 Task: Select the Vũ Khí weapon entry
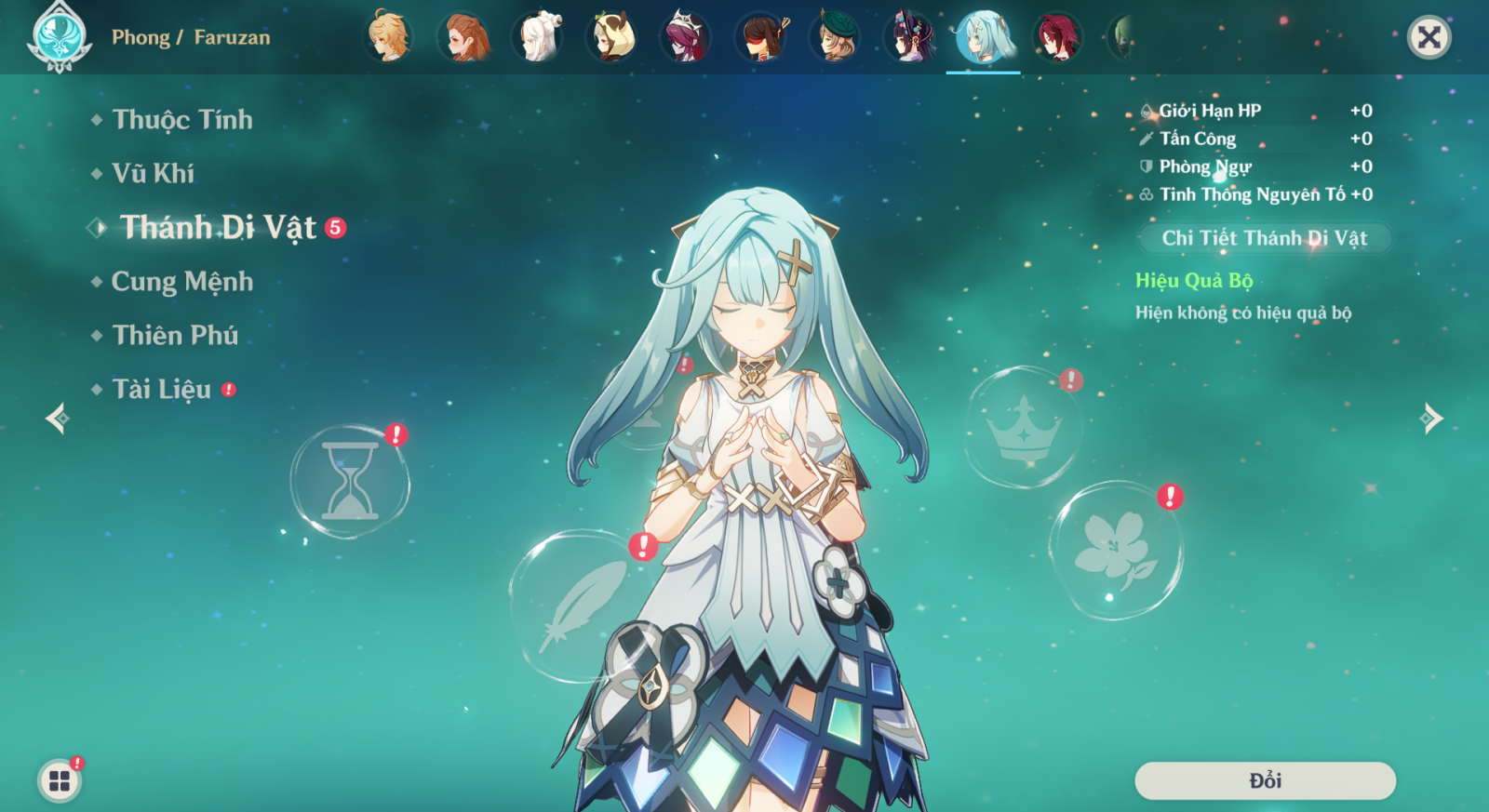click(153, 174)
